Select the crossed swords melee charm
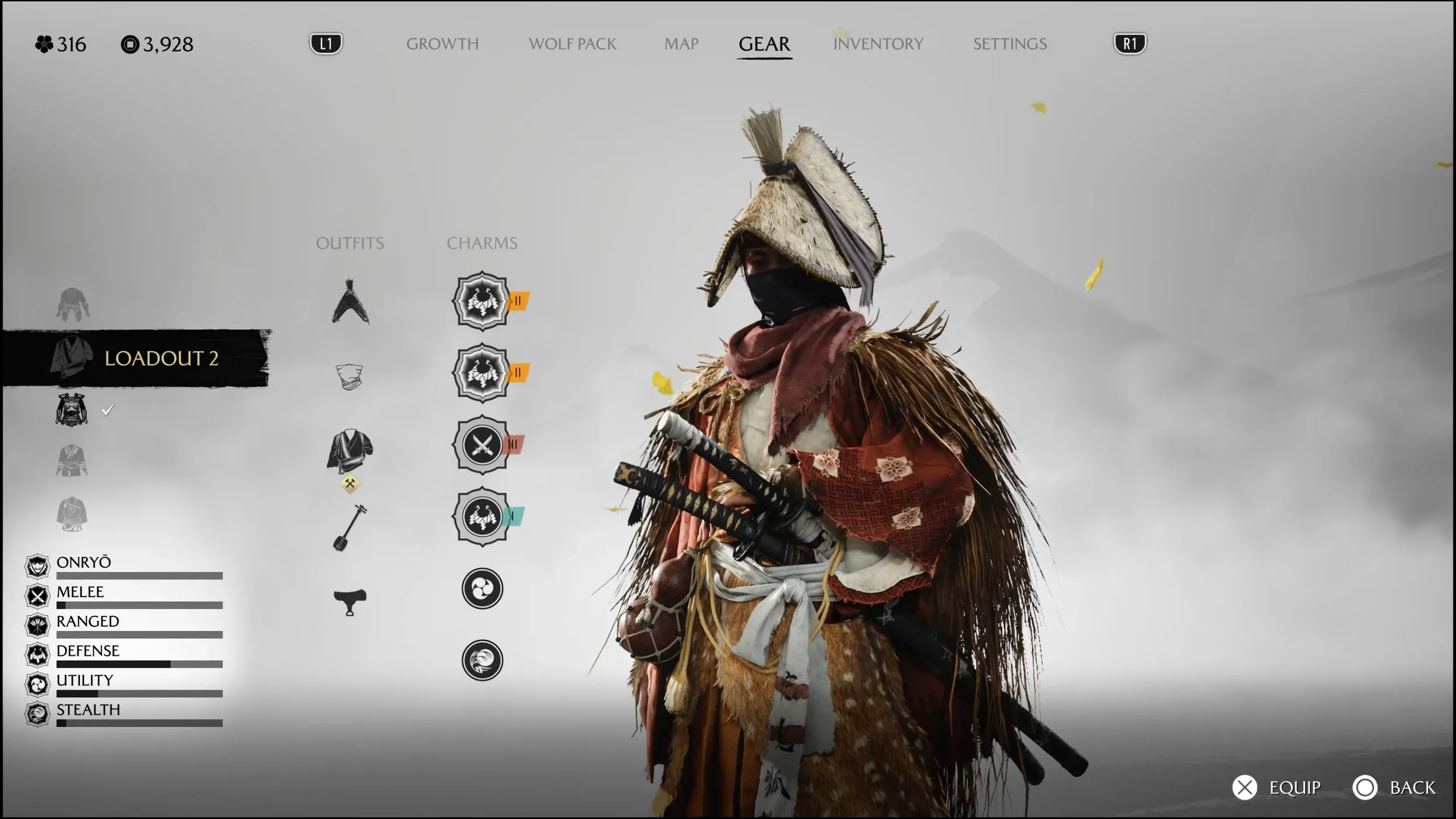1456x819 pixels. point(482,446)
